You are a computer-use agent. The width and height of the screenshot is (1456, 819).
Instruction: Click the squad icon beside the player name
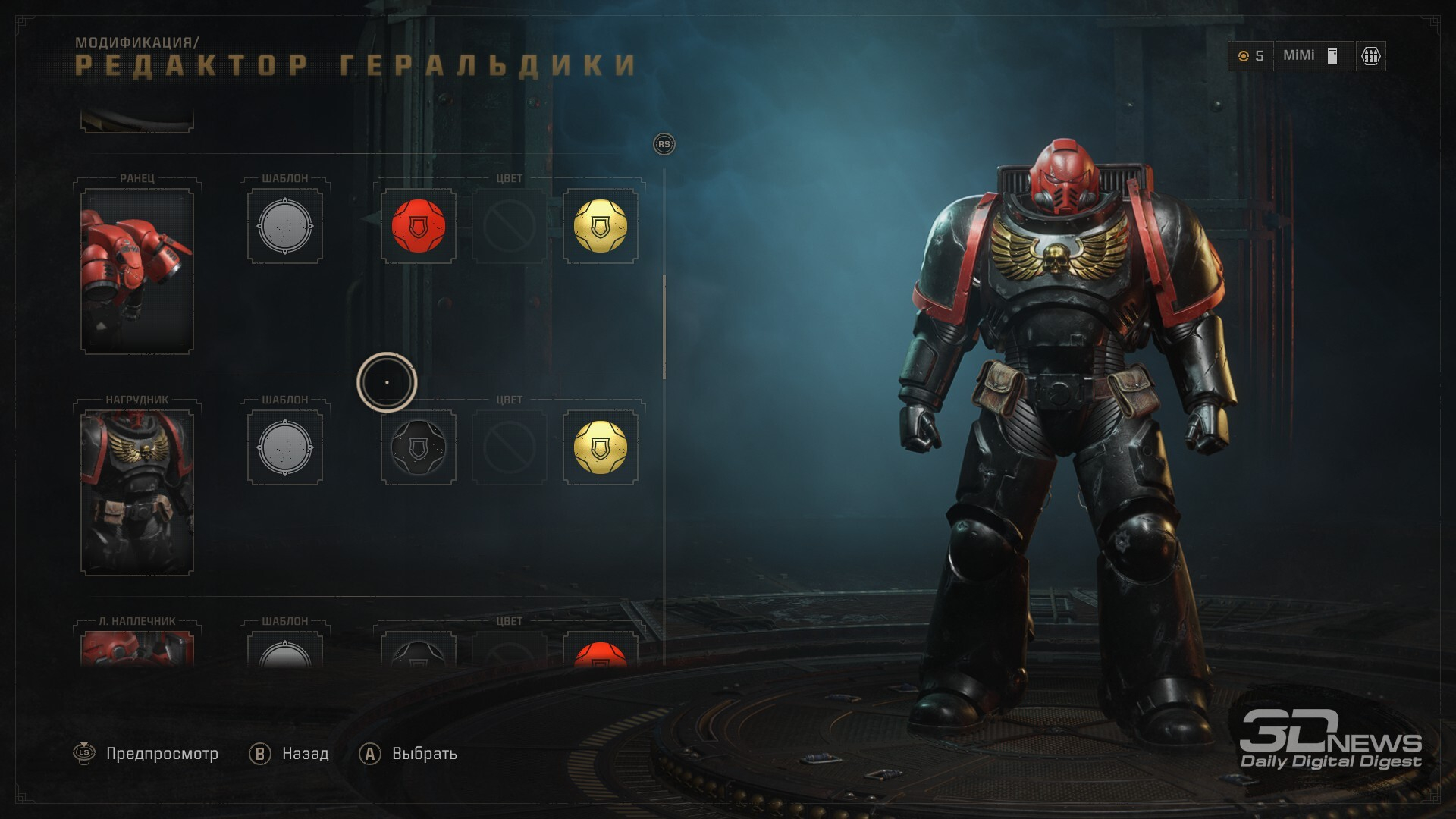[1370, 56]
